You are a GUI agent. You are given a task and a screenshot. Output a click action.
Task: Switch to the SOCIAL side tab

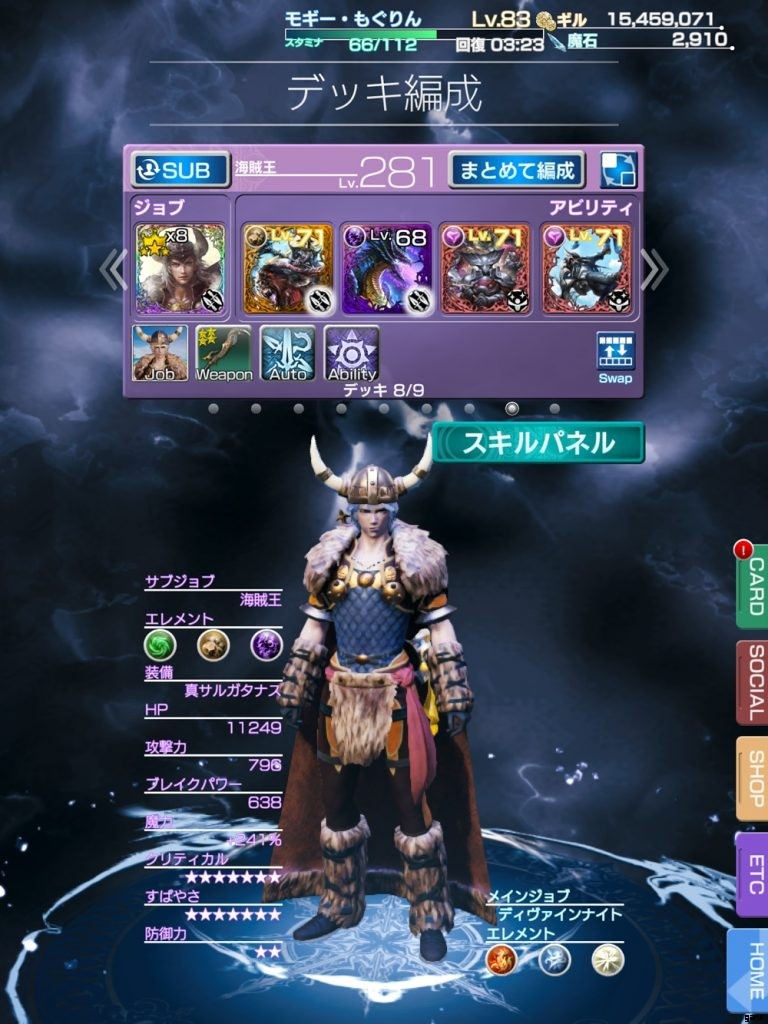tap(752, 683)
